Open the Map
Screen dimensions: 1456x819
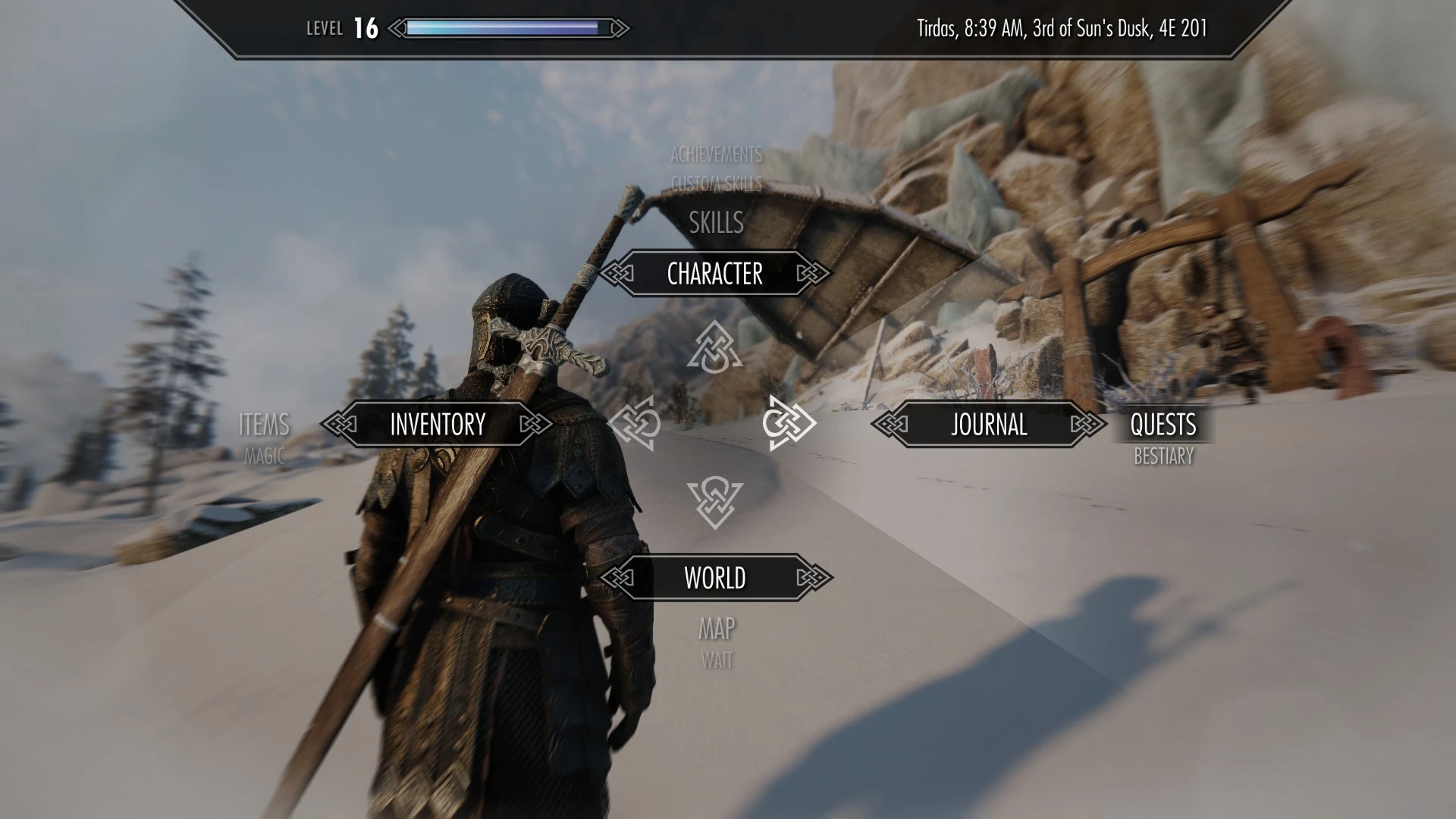pos(716,629)
